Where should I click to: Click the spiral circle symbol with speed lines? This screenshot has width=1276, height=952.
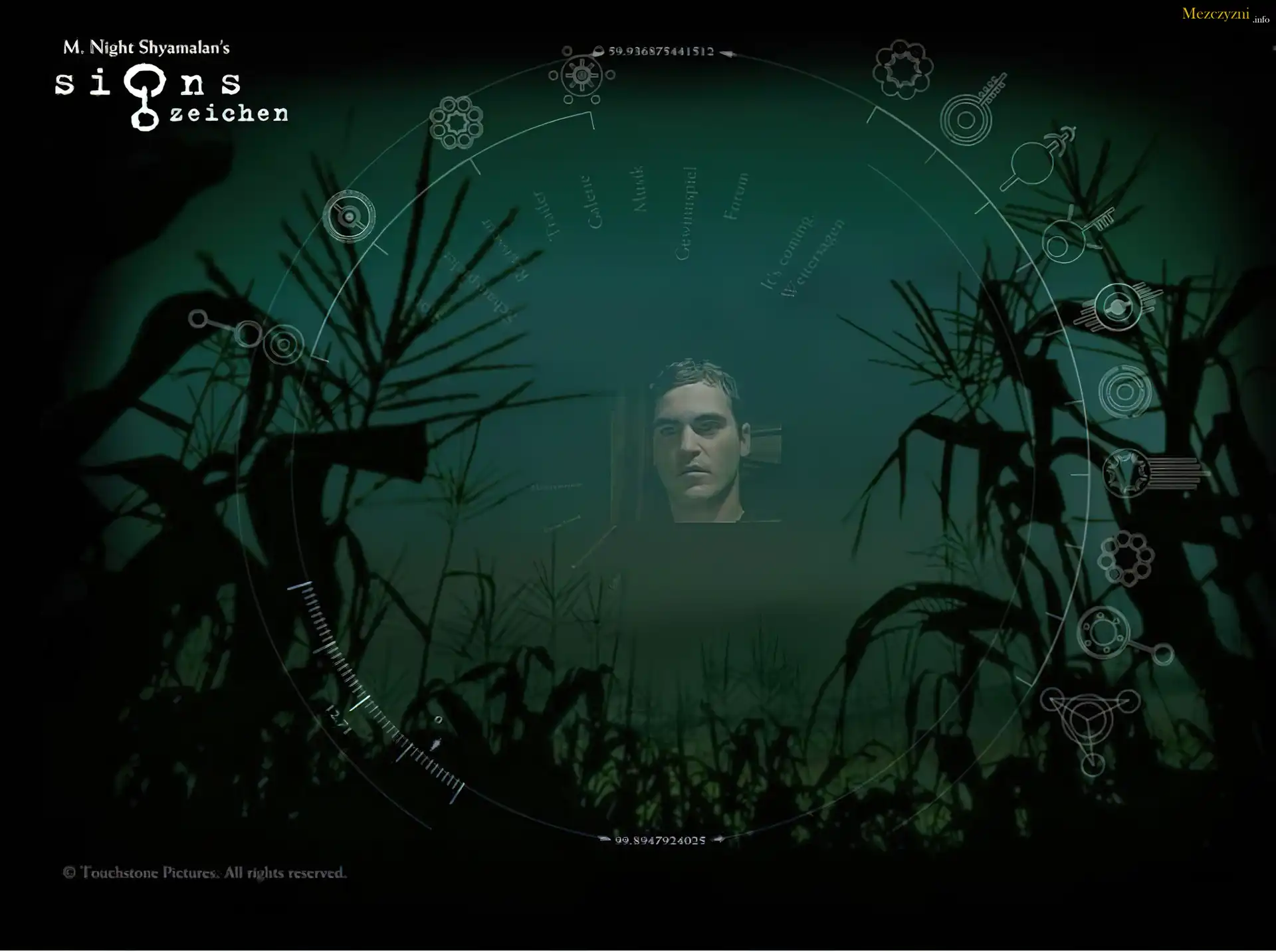click(x=1118, y=307)
